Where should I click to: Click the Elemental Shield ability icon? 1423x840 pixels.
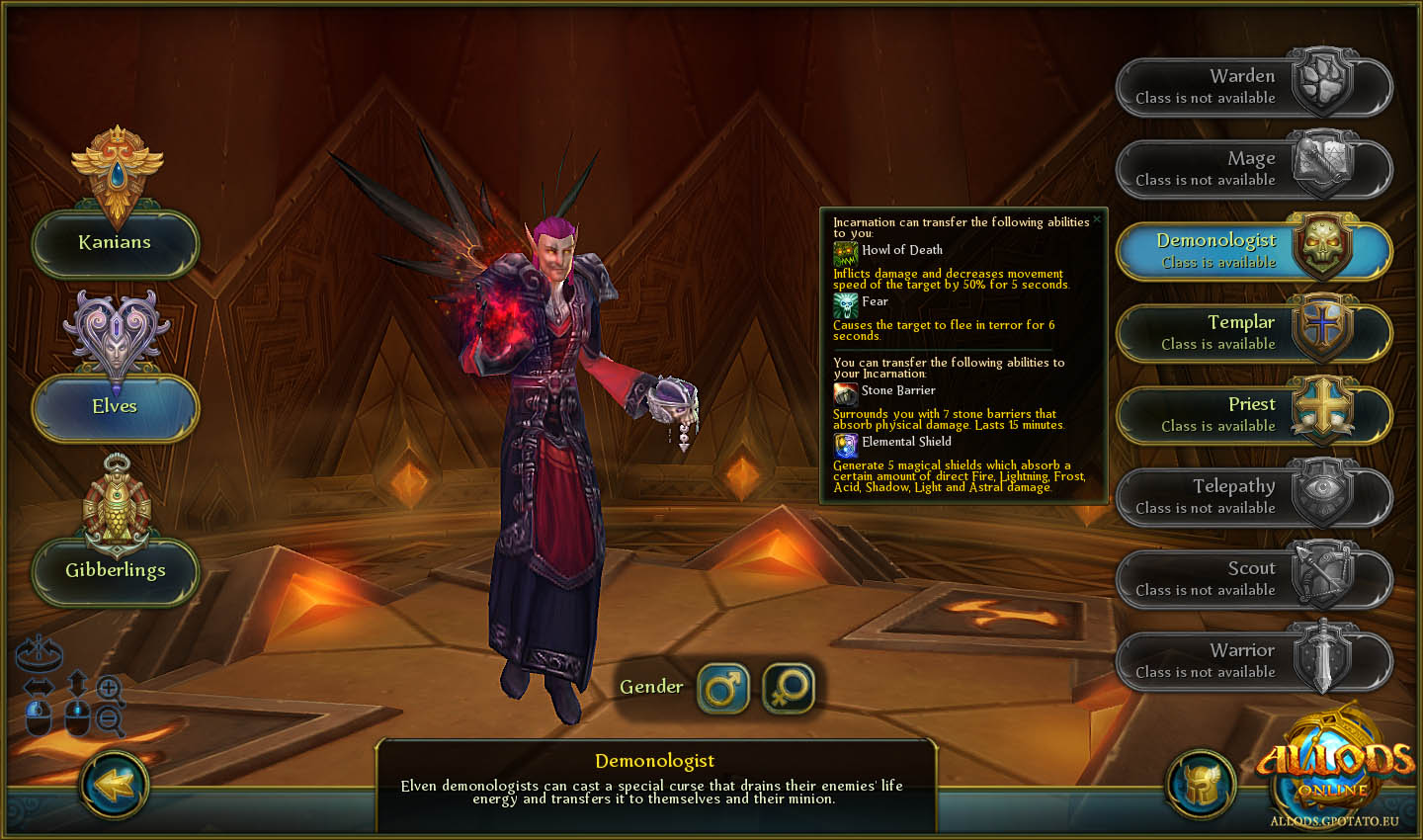845,444
